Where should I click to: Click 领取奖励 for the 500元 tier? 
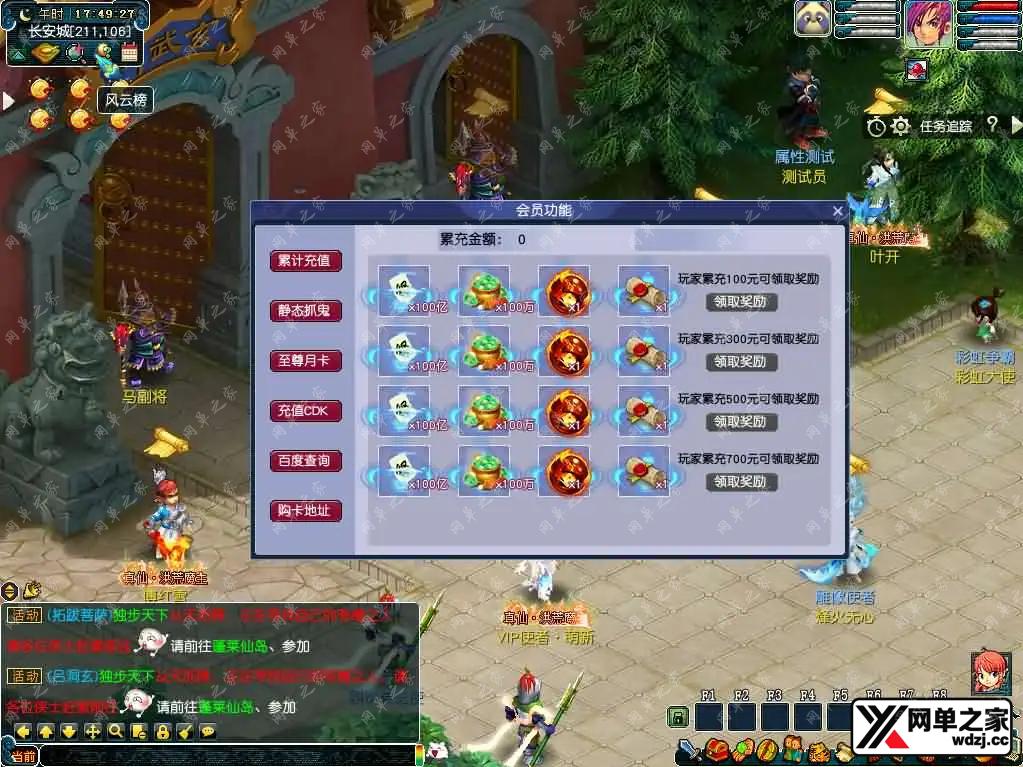pos(741,421)
